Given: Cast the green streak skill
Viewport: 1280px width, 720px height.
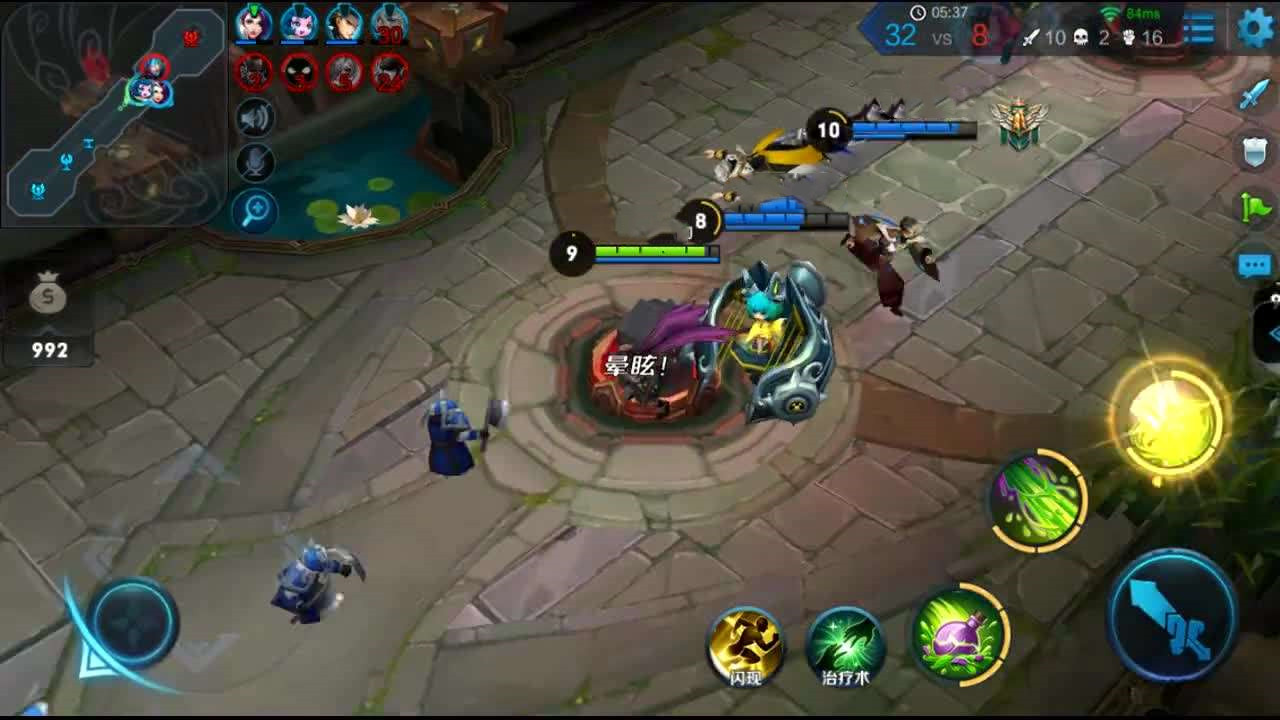Looking at the screenshot, I should (x=1037, y=499).
